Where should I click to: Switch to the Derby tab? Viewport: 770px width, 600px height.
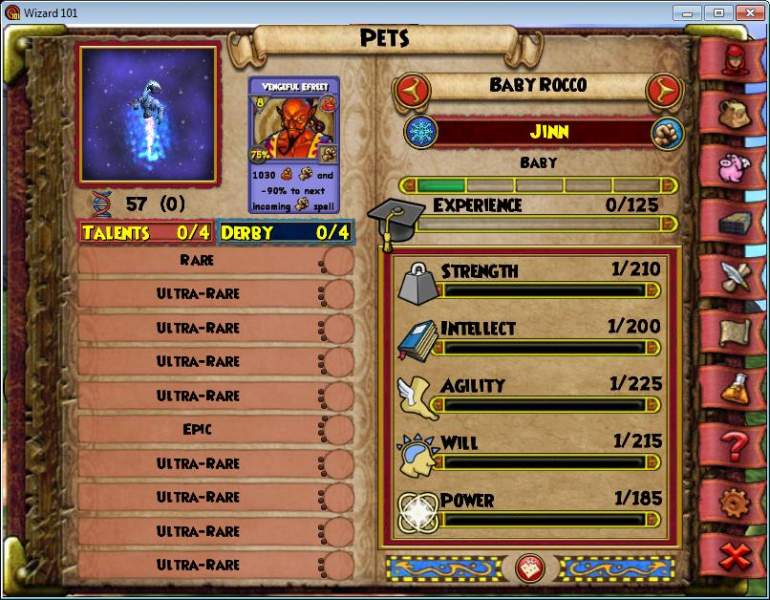coord(285,233)
